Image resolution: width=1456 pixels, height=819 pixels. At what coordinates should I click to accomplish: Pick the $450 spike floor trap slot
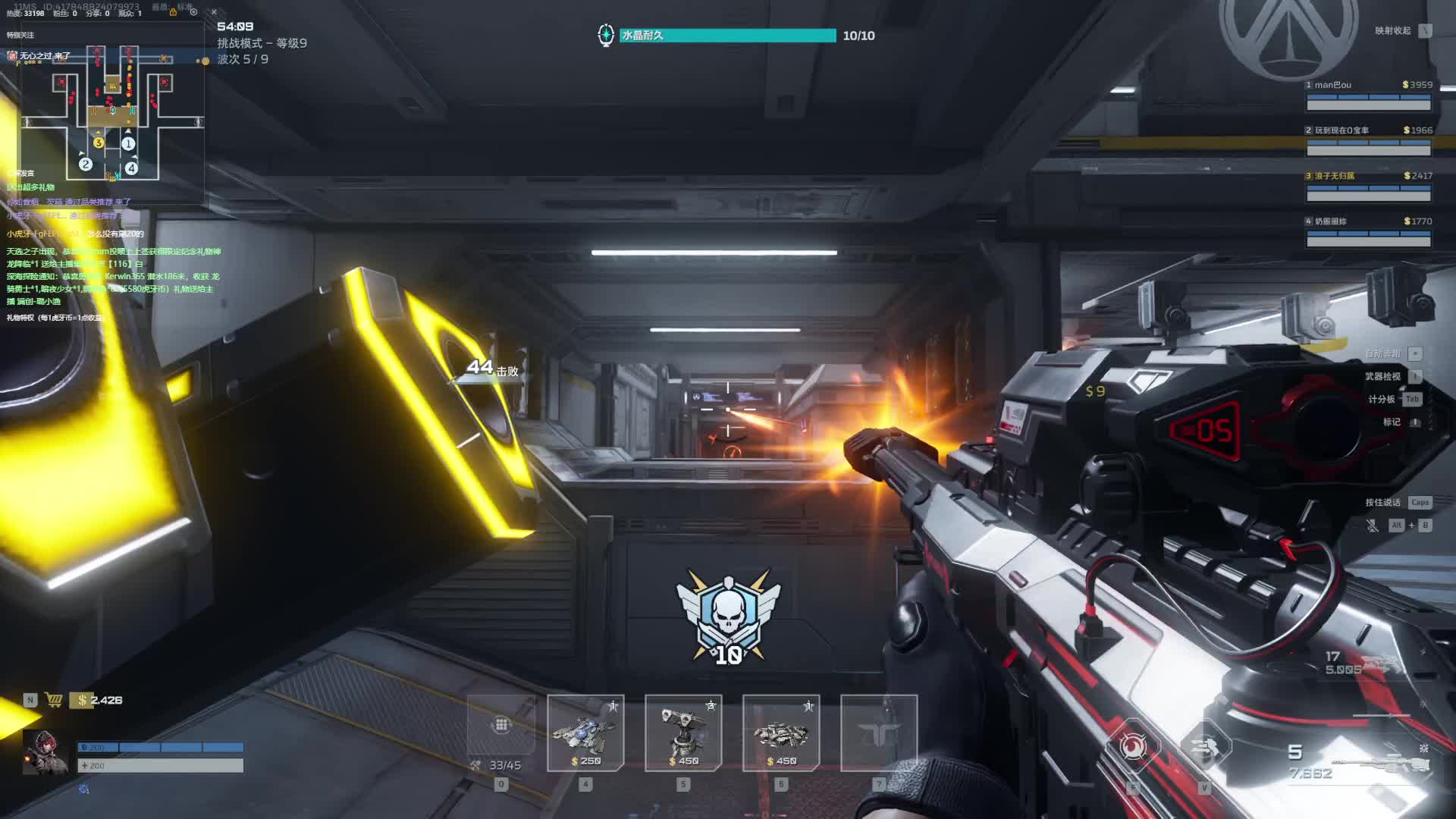pyautogui.click(x=781, y=733)
